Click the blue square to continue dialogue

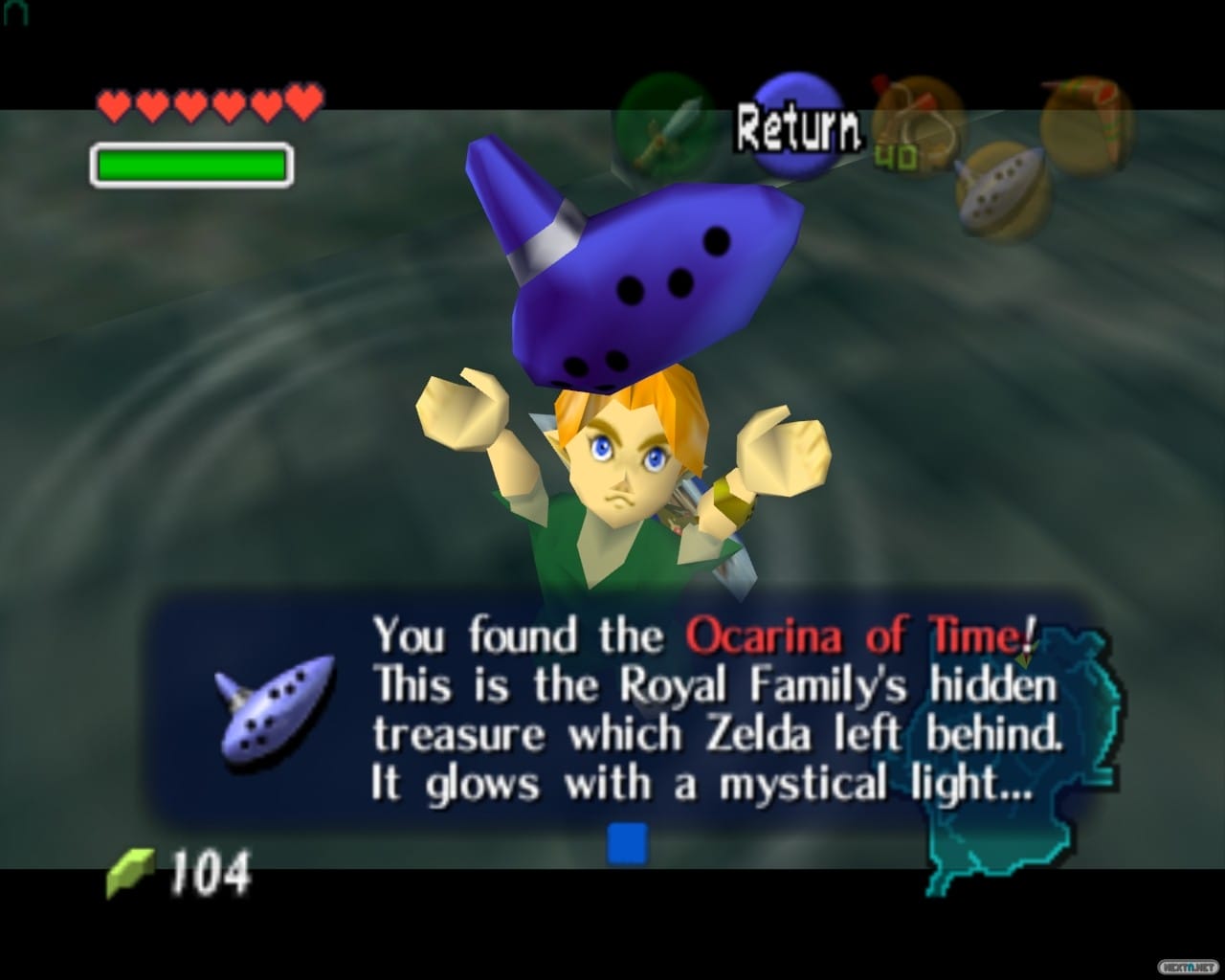[x=627, y=843]
